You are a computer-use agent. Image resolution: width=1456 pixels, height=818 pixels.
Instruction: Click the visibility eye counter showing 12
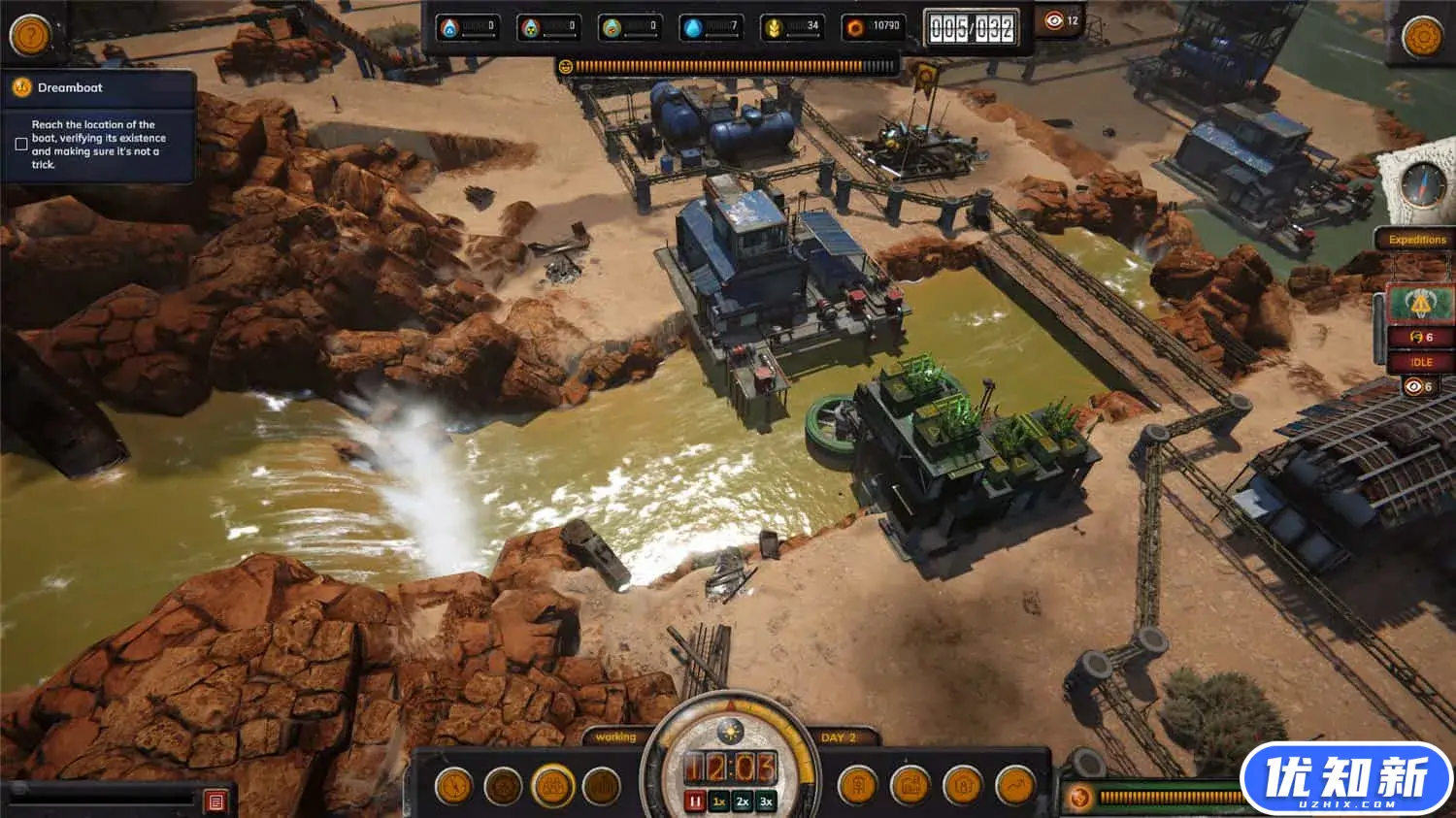(x=1062, y=21)
